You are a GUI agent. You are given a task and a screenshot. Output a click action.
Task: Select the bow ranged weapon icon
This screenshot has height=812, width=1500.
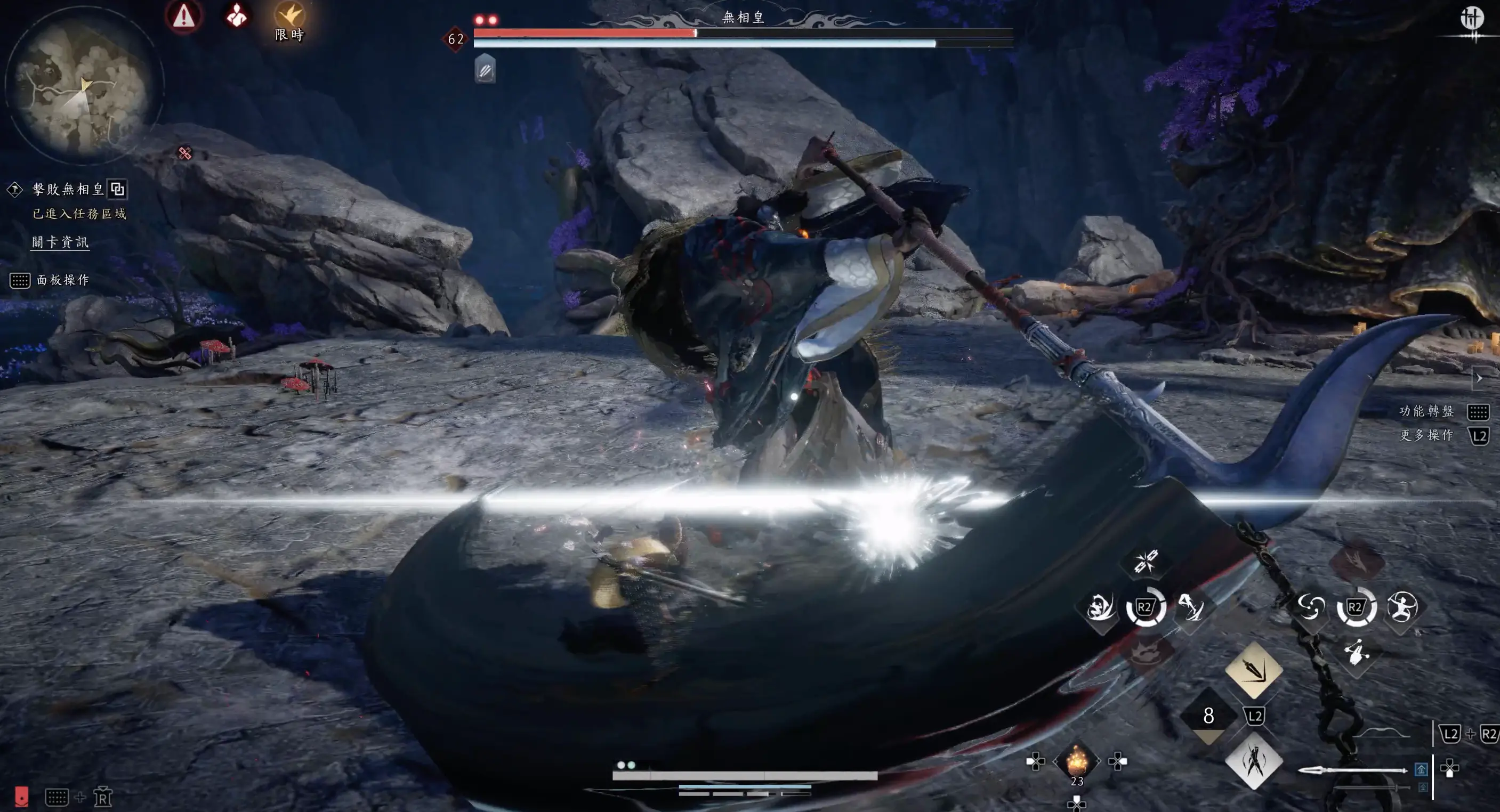1380,733
